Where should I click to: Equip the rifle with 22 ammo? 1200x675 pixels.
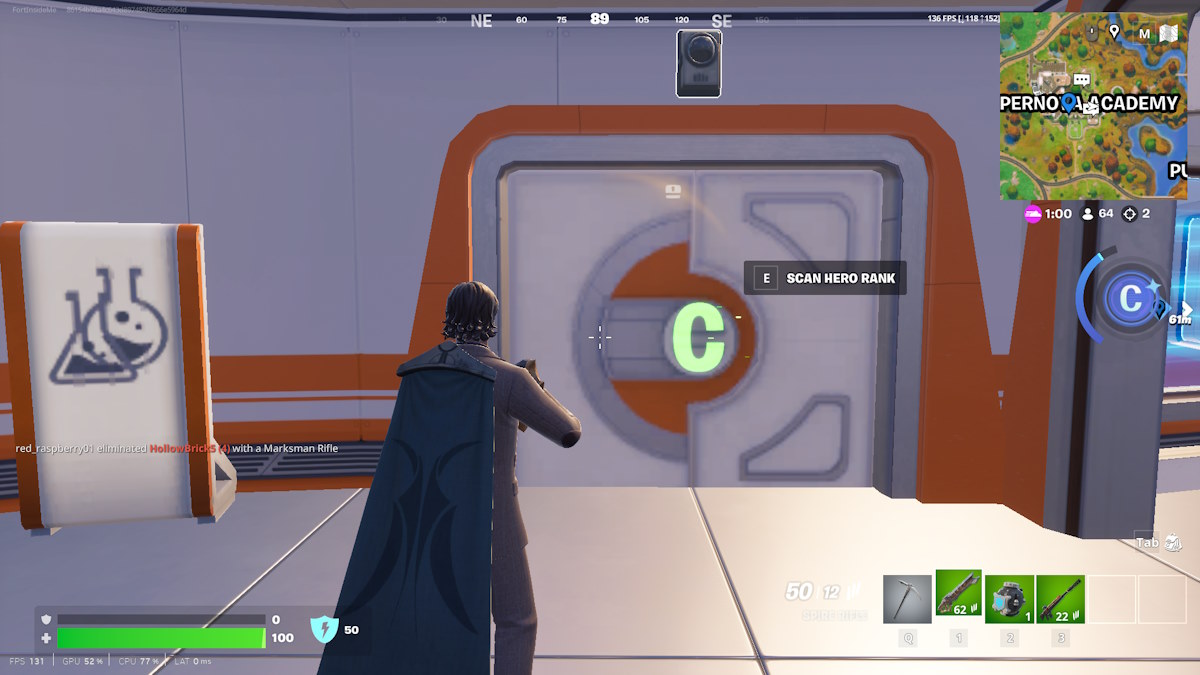point(1060,599)
